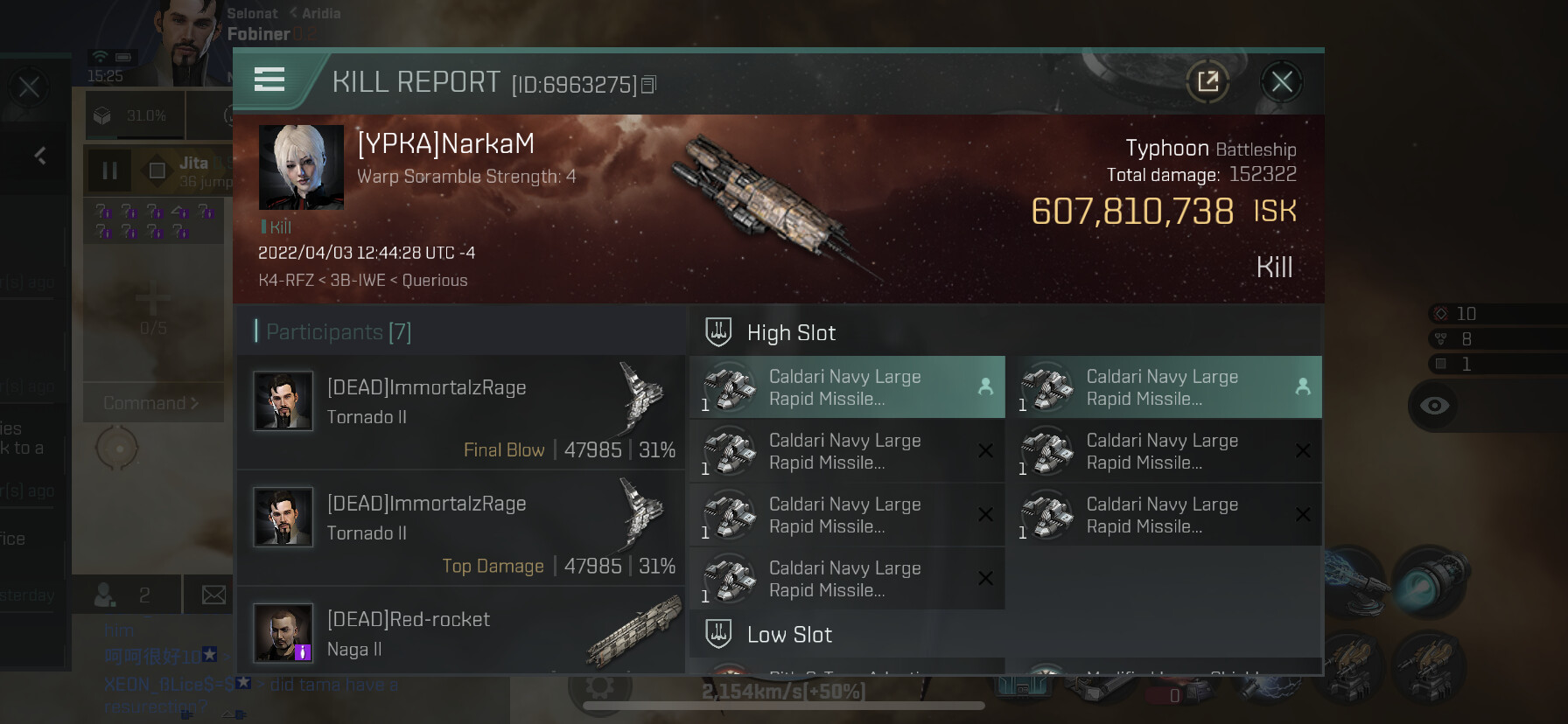View NarkaM's character portrait
This screenshot has width=1568, height=724.
(301, 167)
